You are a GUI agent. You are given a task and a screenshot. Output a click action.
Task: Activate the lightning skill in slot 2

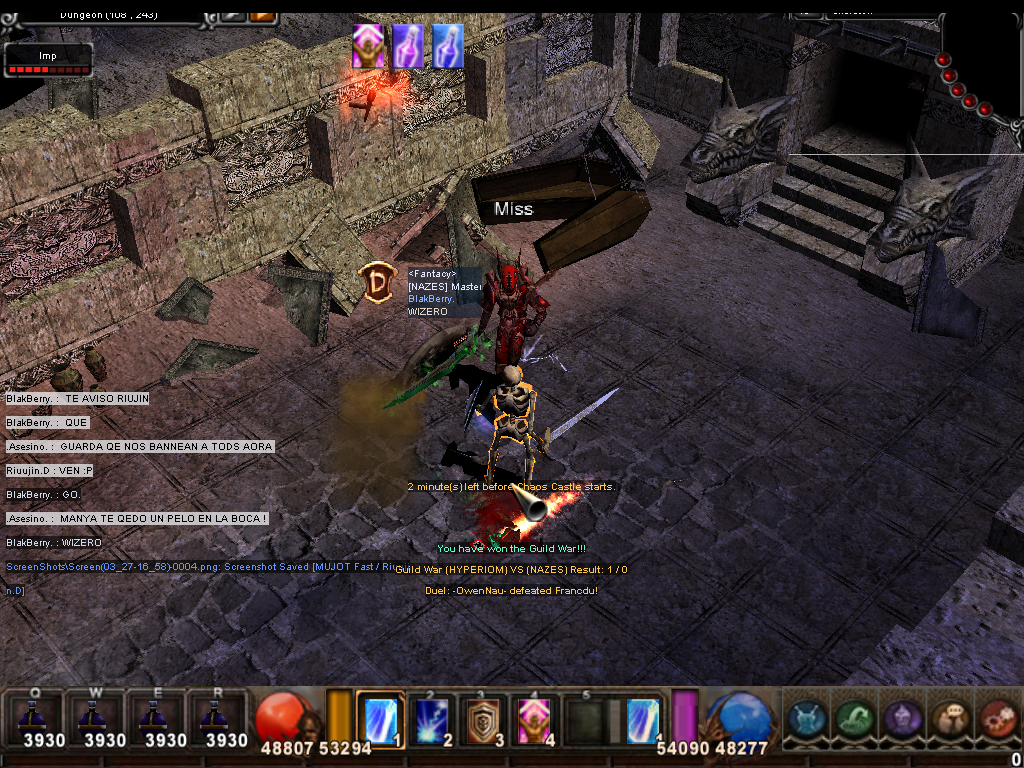pyautogui.click(x=432, y=717)
